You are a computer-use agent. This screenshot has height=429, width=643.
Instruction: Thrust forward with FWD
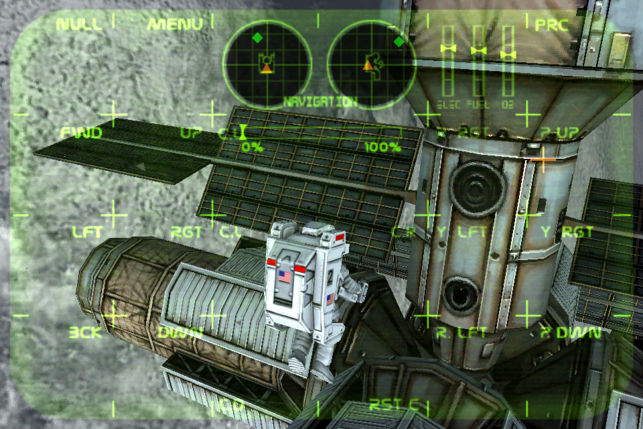pos(81,132)
